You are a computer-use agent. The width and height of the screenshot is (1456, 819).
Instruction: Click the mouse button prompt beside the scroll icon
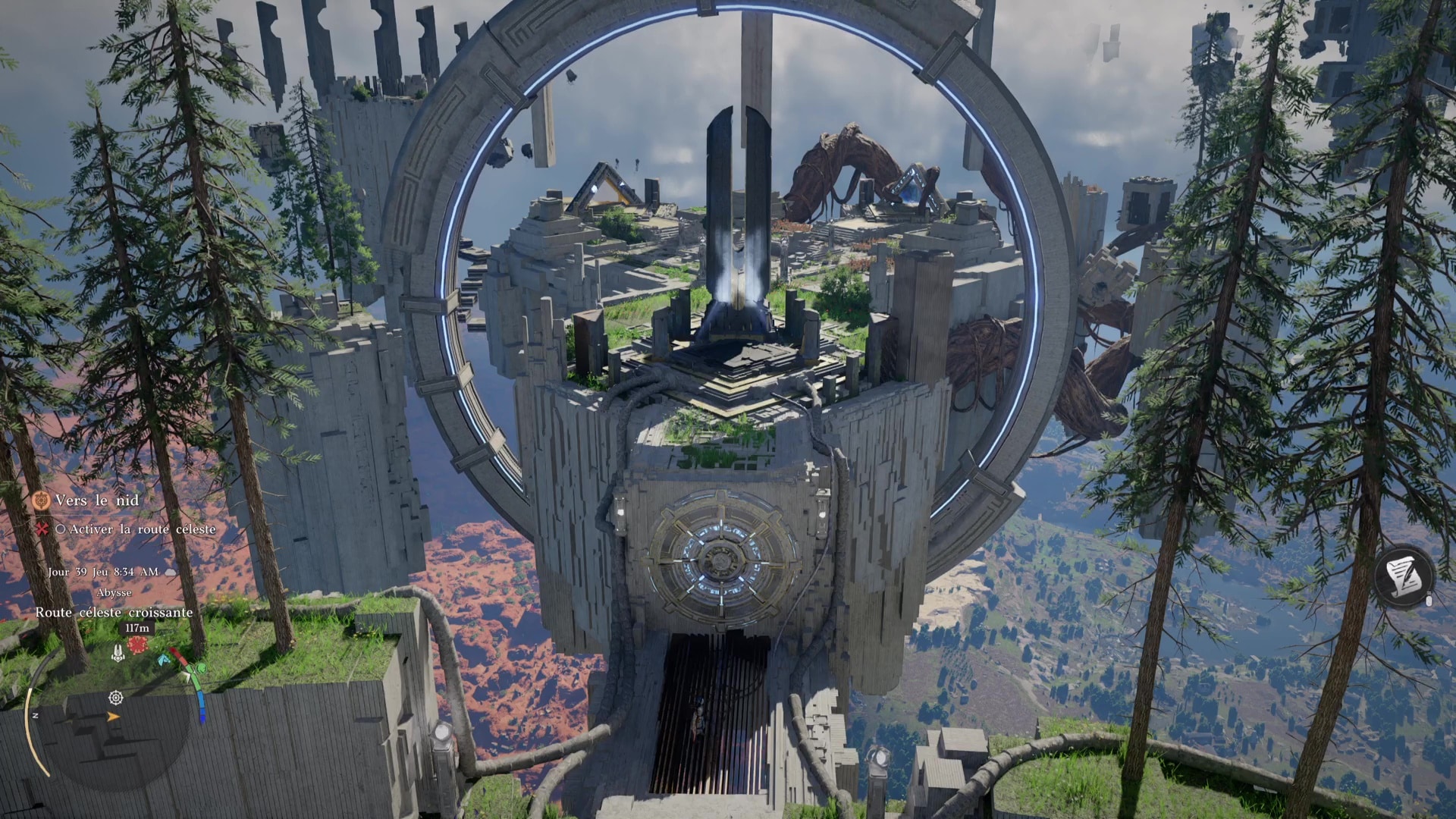tap(1429, 601)
